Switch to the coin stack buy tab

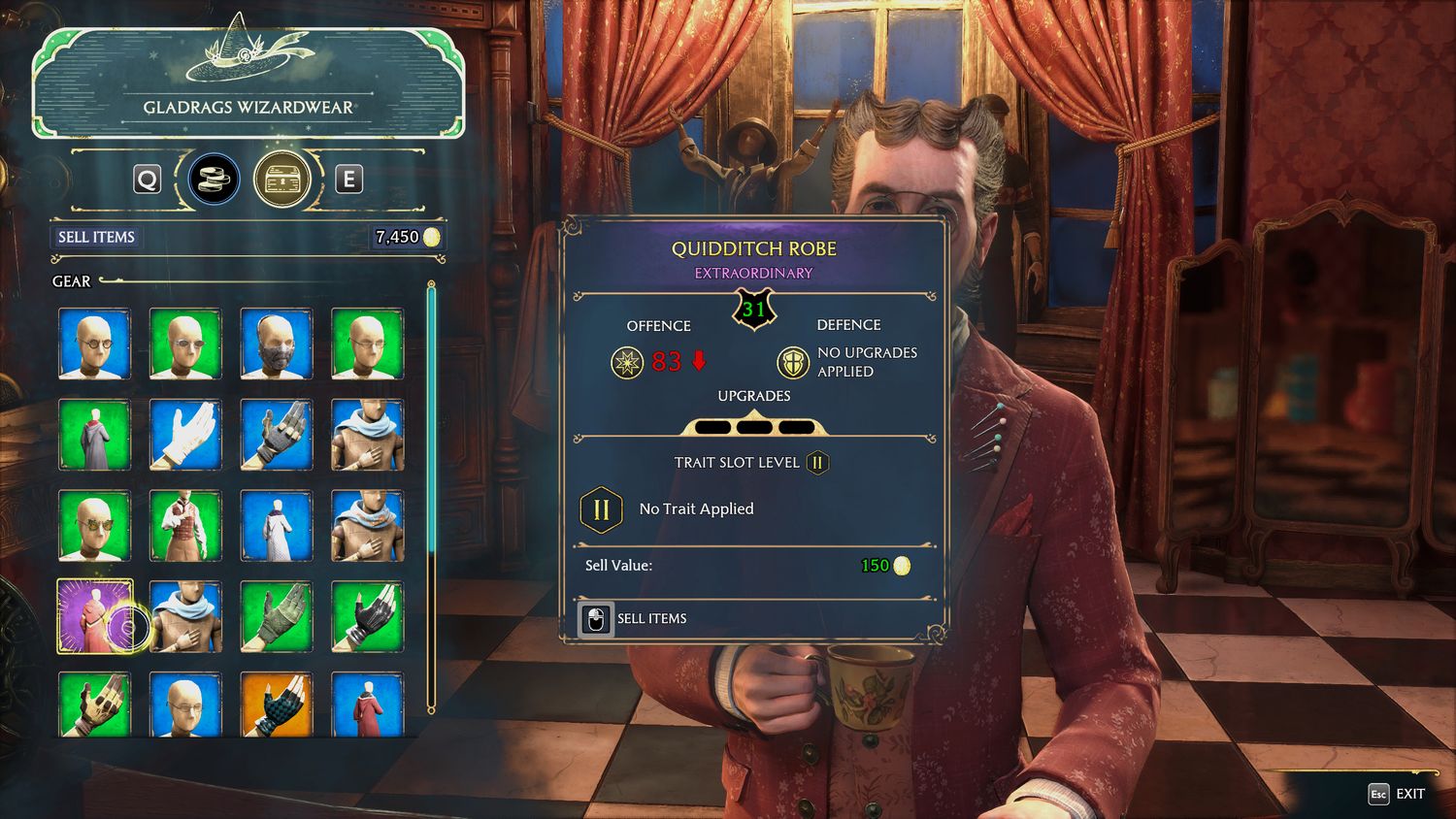(214, 179)
